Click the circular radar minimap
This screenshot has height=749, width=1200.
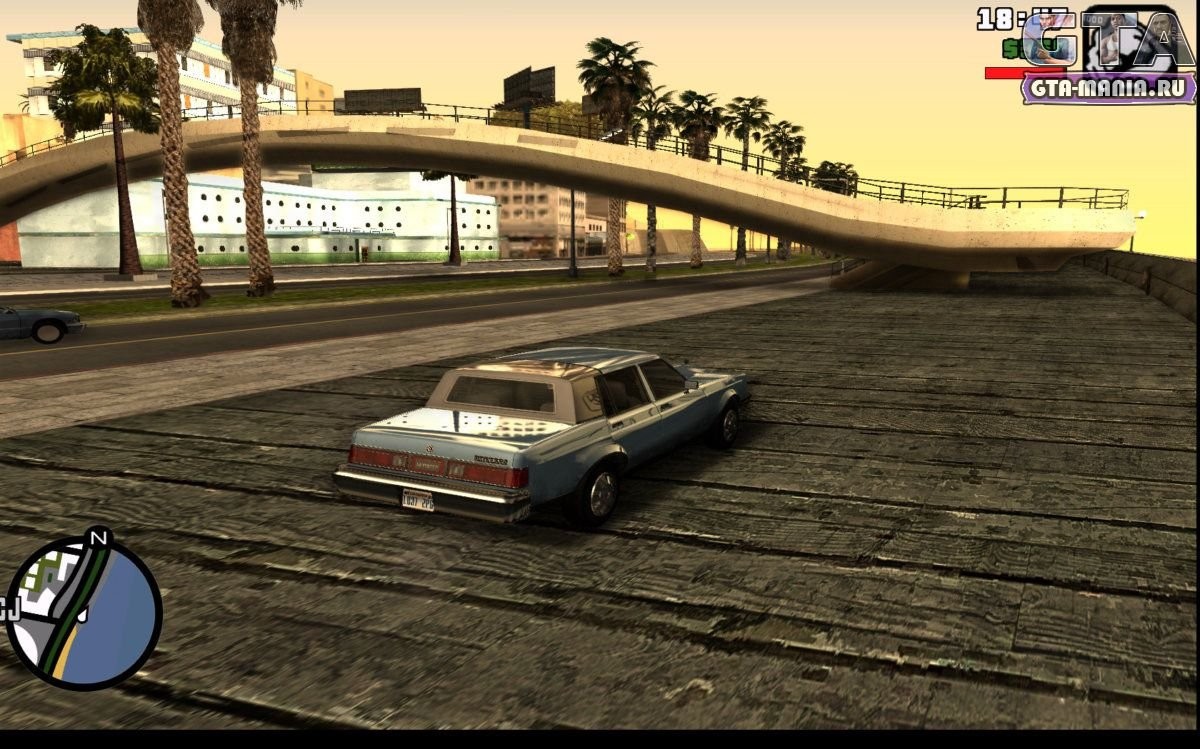click(84, 613)
